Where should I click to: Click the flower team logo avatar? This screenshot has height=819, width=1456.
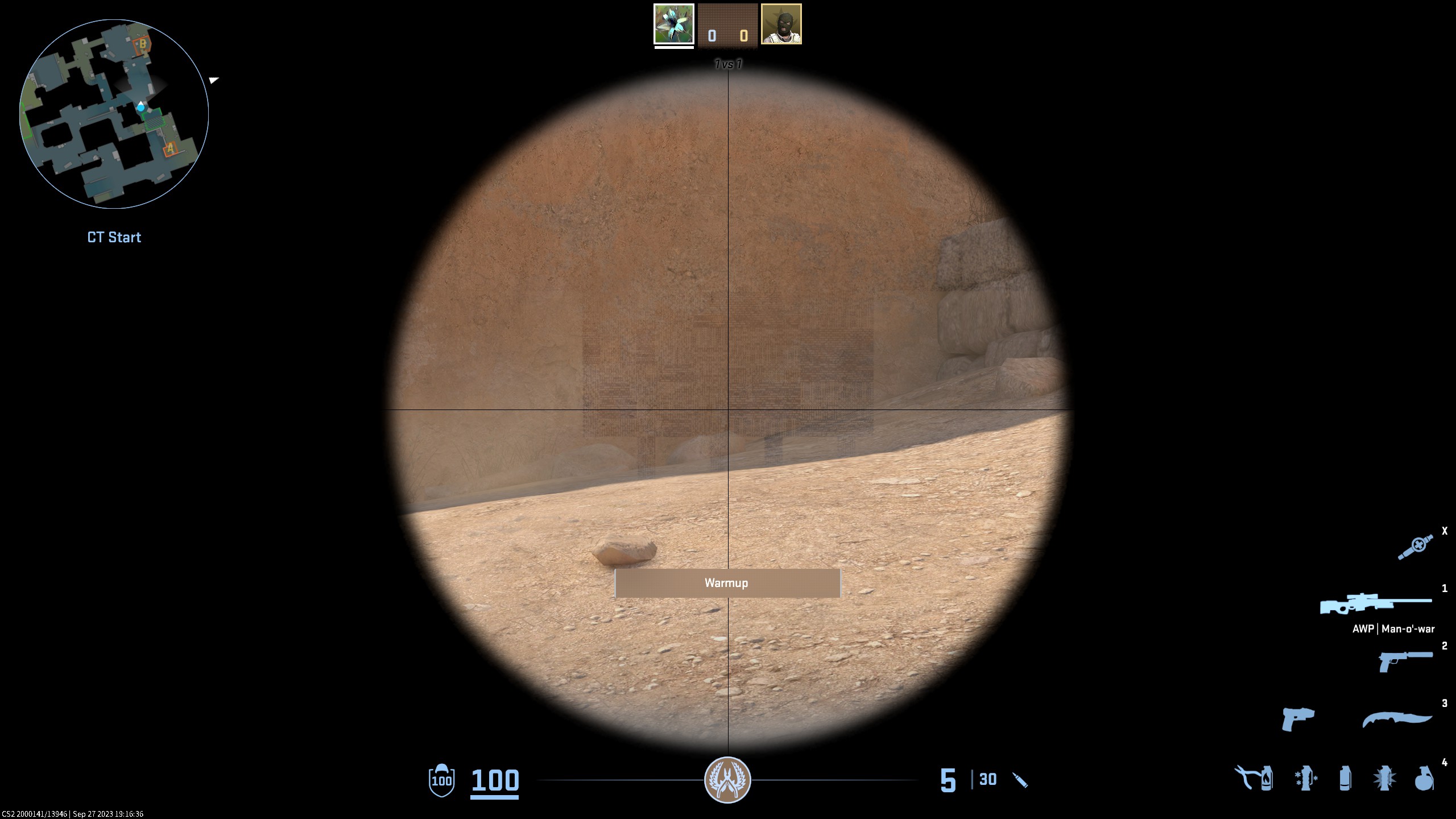tap(673, 25)
